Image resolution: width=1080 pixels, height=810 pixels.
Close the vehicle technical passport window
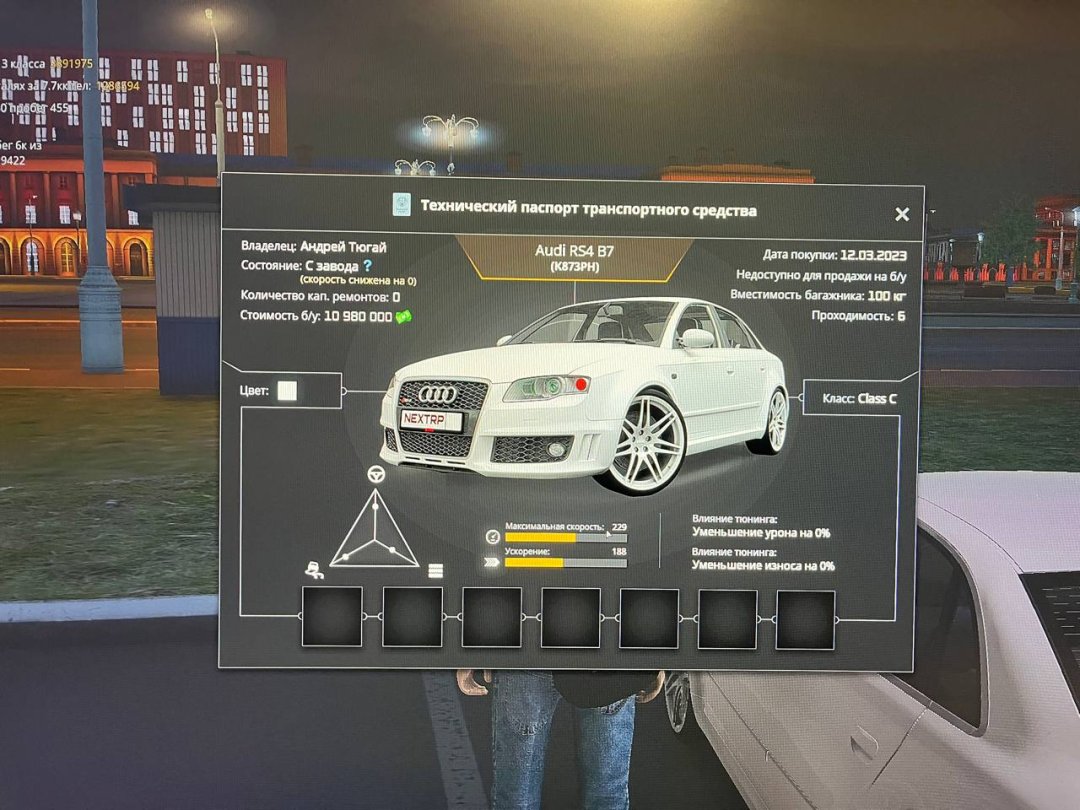point(902,214)
